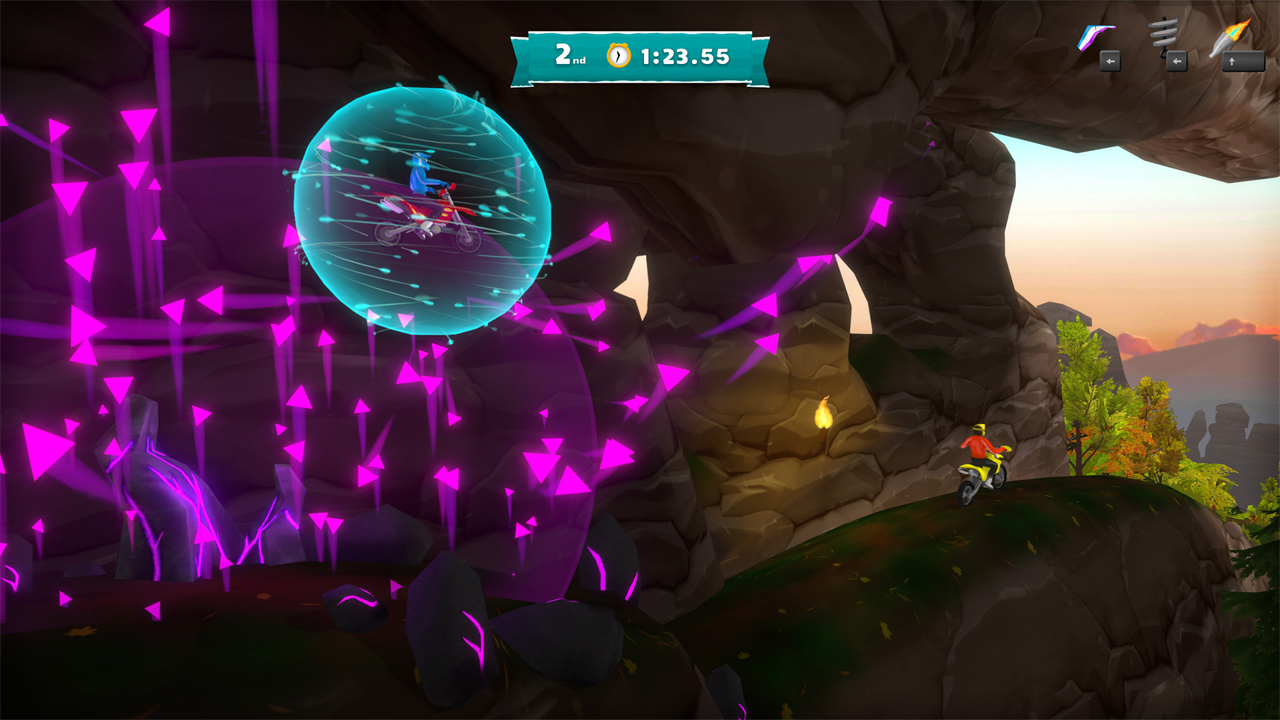Image resolution: width=1280 pixels, height=720 pixels.
Task: Expand the teal race info banner
Action: pyautogui.click(x=640, y=55)
